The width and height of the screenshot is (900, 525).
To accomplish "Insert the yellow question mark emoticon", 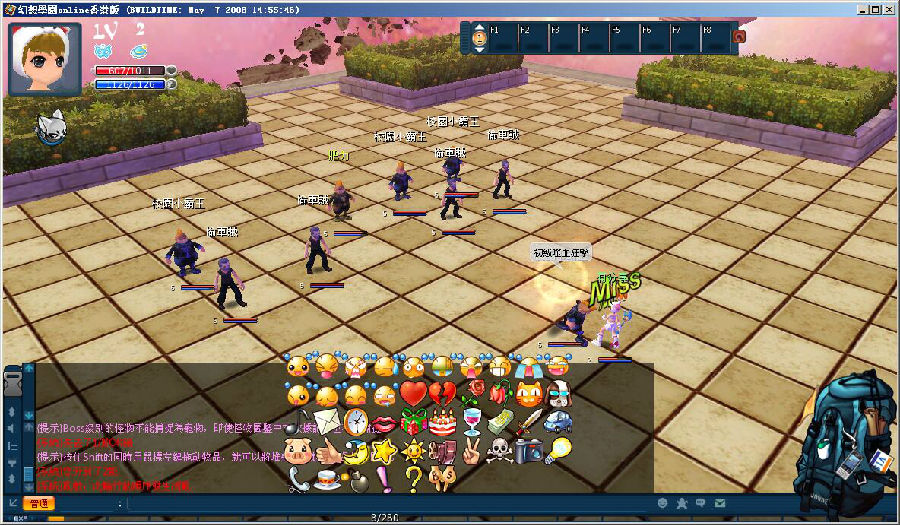I will pos(414,479).
